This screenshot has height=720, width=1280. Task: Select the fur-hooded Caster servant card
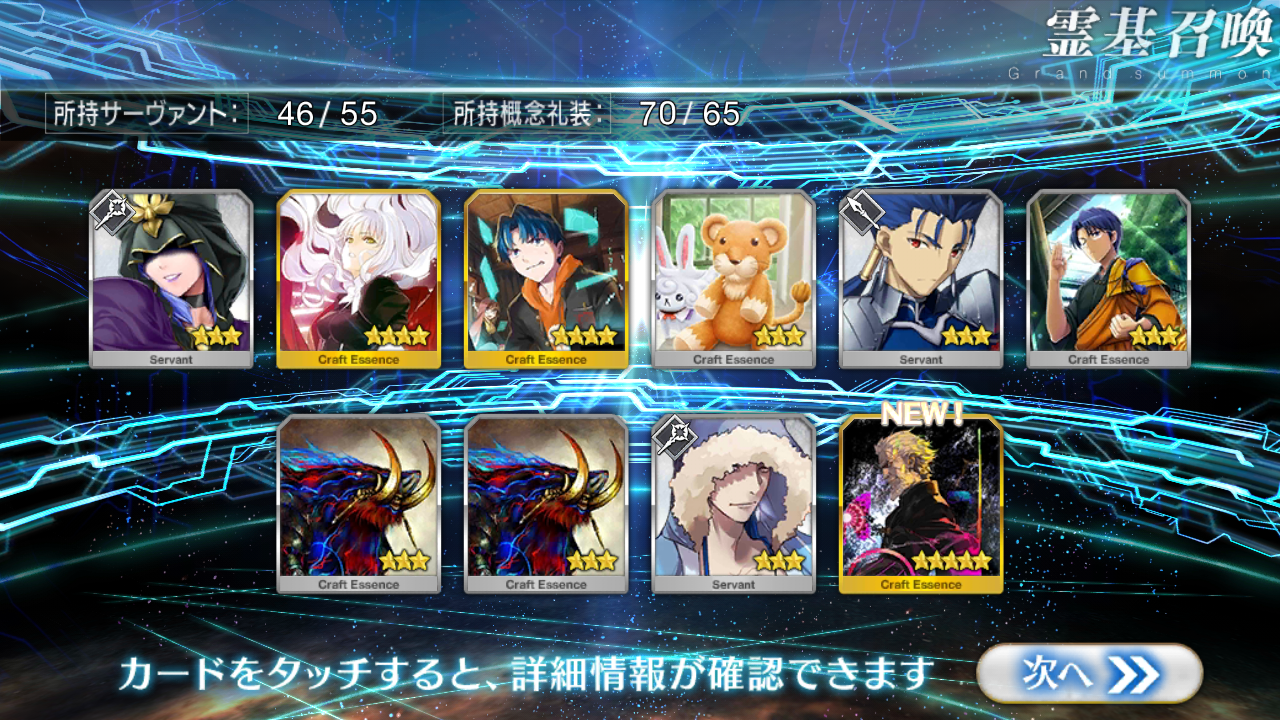coord(733,504)
